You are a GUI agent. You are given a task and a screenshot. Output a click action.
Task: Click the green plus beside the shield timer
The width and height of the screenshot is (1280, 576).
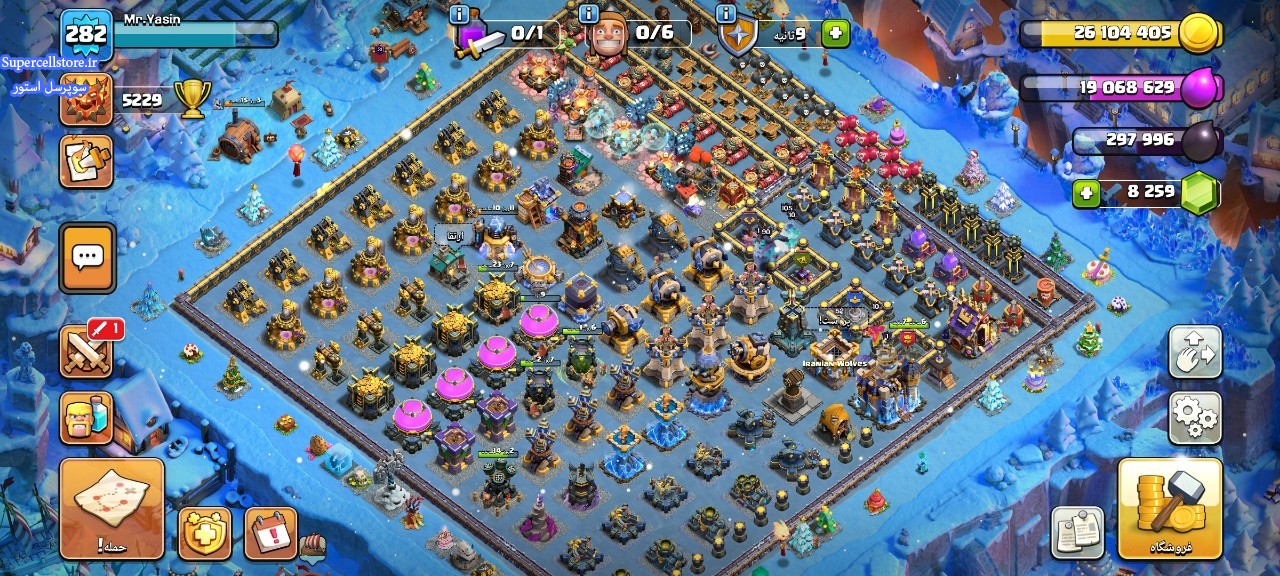pos(835,34)
